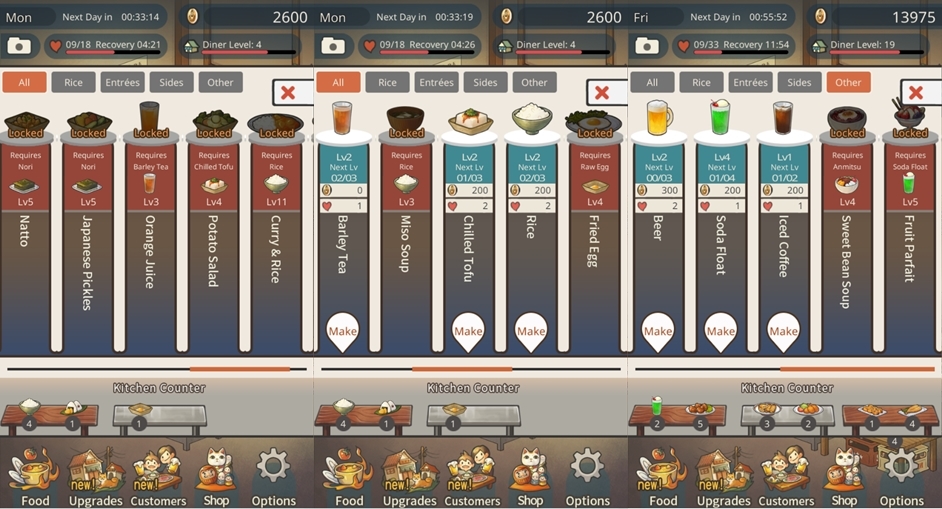Tap the Make button under Beer
This screenshot has width=942, height=509.
pyautogui.click(x=658, y=331)
